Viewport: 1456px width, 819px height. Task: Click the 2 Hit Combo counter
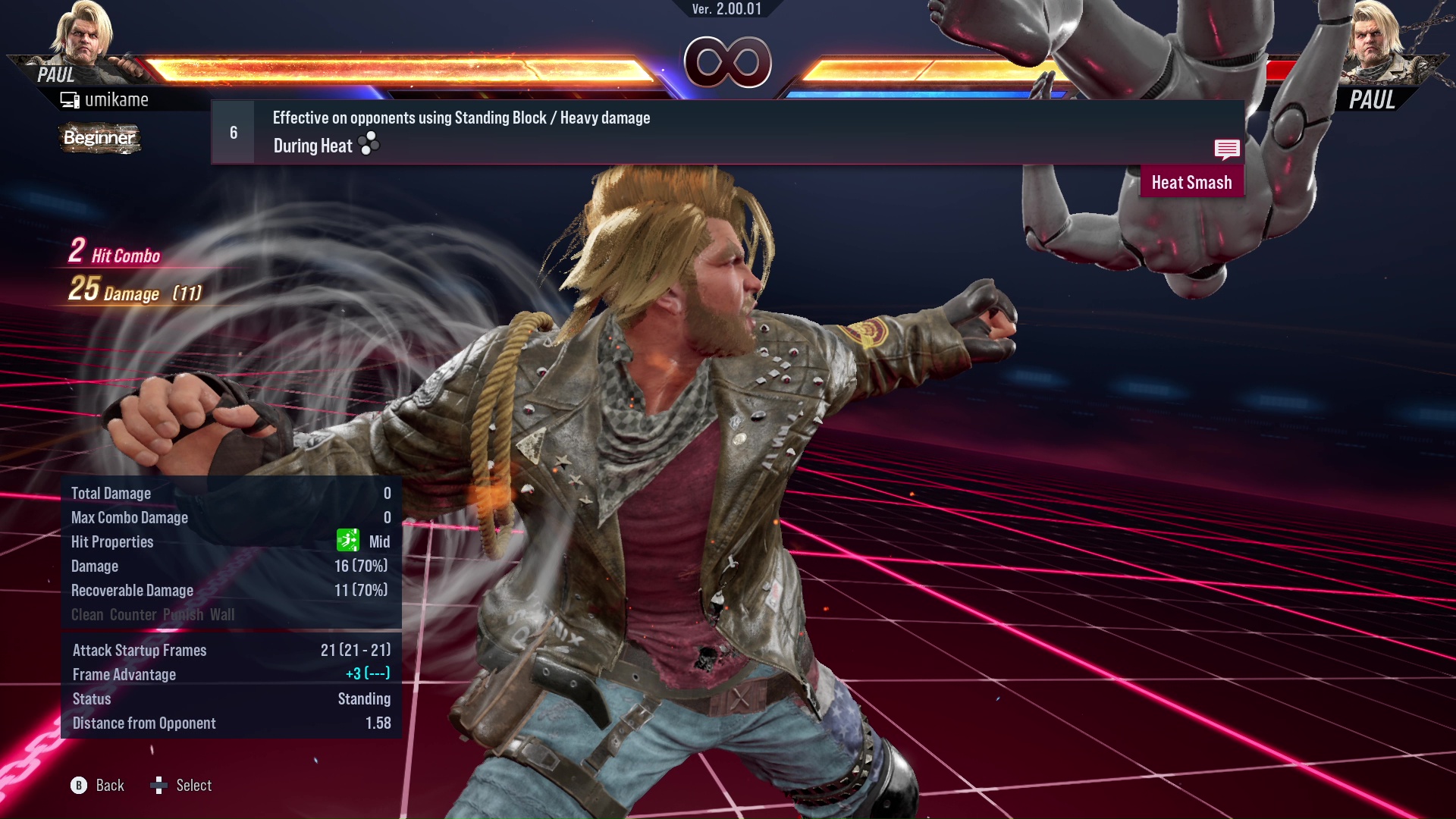114,253
